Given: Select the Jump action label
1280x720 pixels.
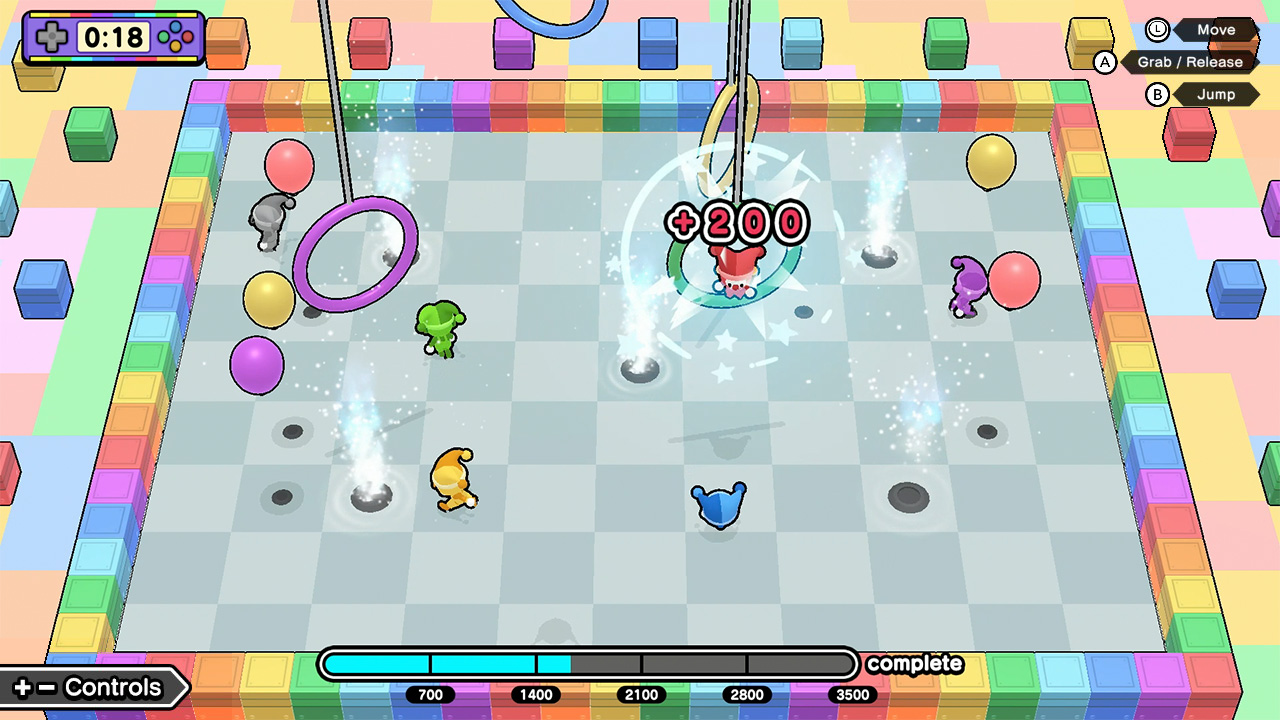Looking at the screenshot, I should pyautogui.click(x=1217, y=94).
